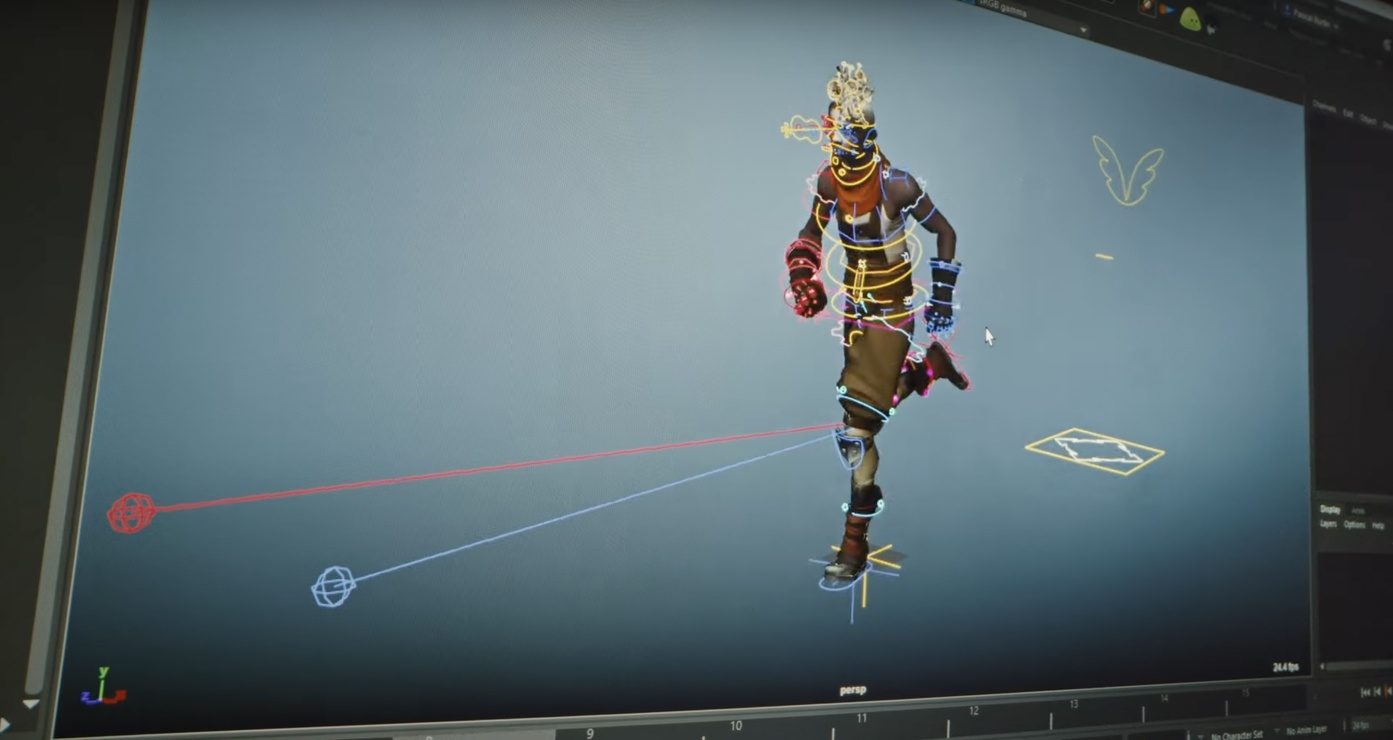
Task: Switch to the Anim tab in the layer editor
Action: point(1358,511)
